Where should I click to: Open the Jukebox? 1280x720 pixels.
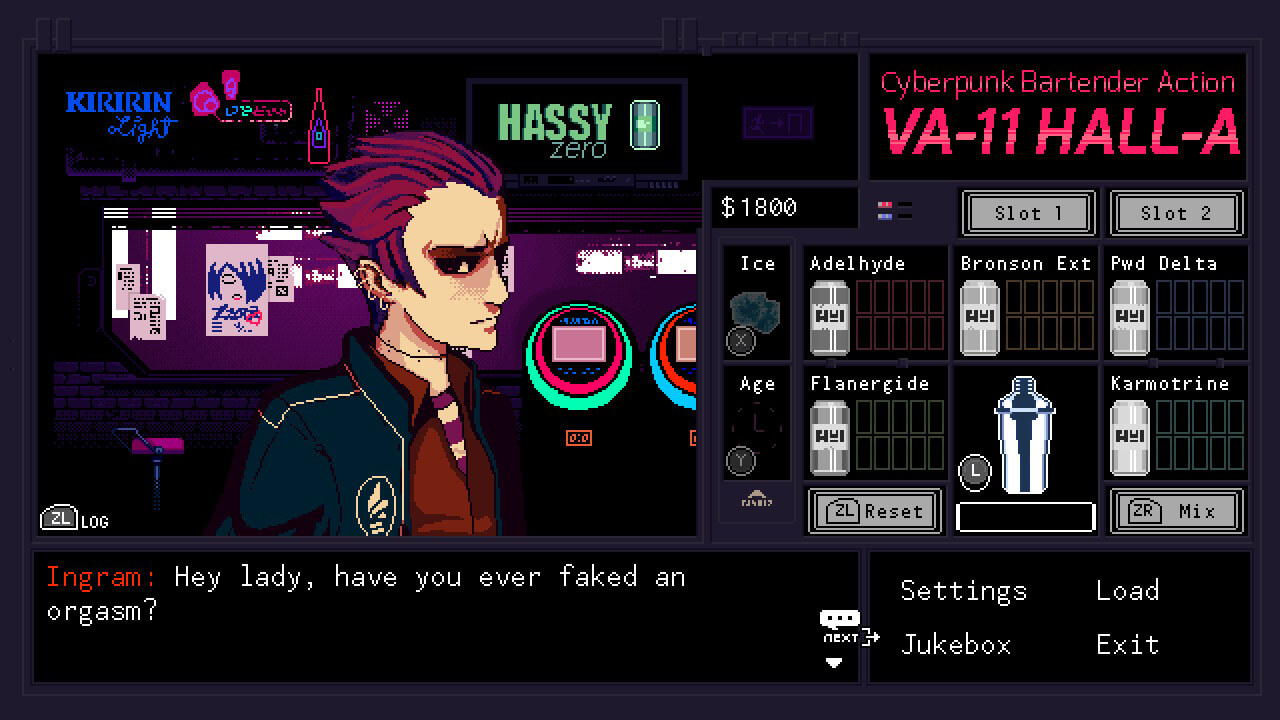(956, 645)
